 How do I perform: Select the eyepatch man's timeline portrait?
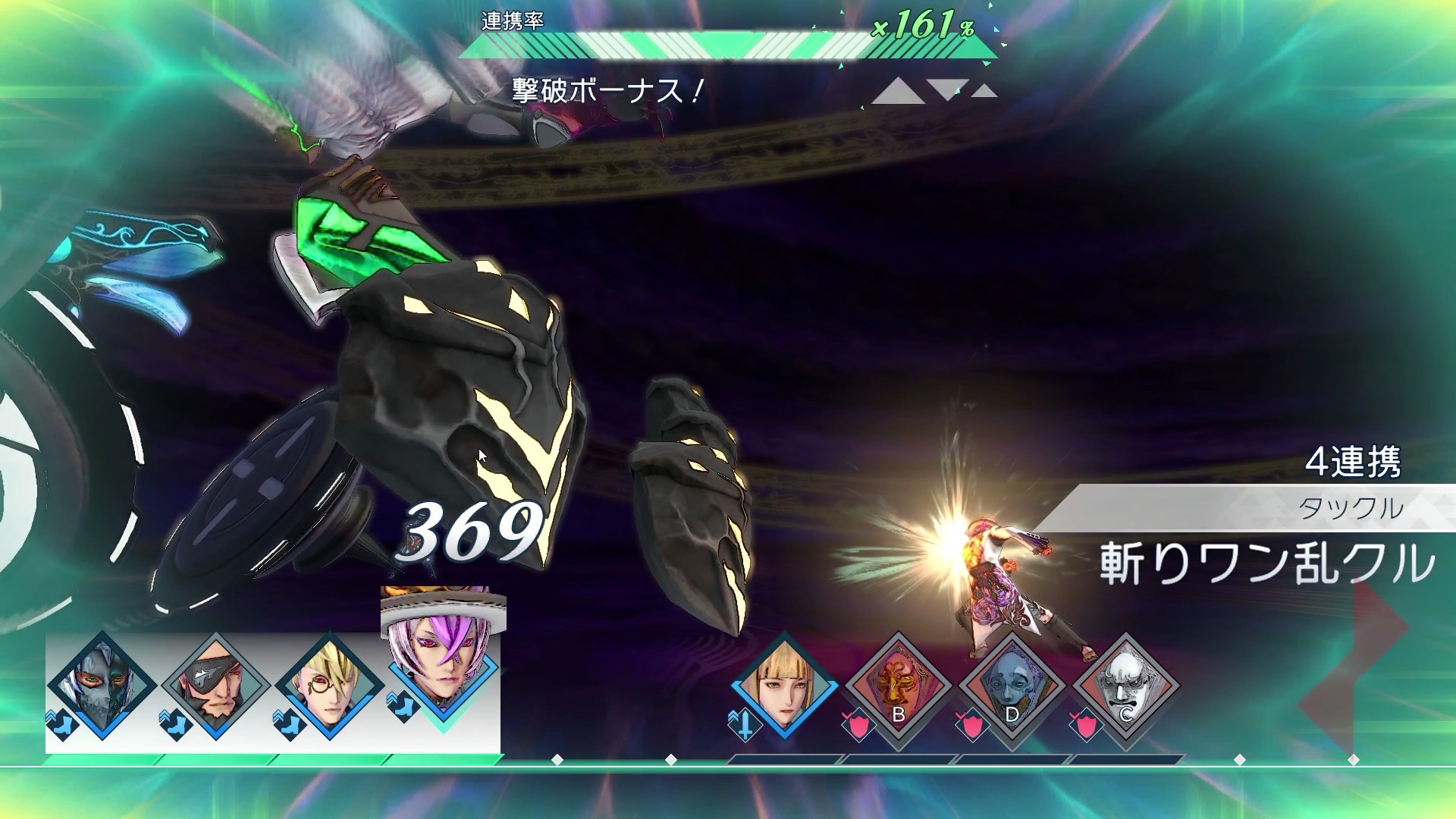tap(215, 686)
